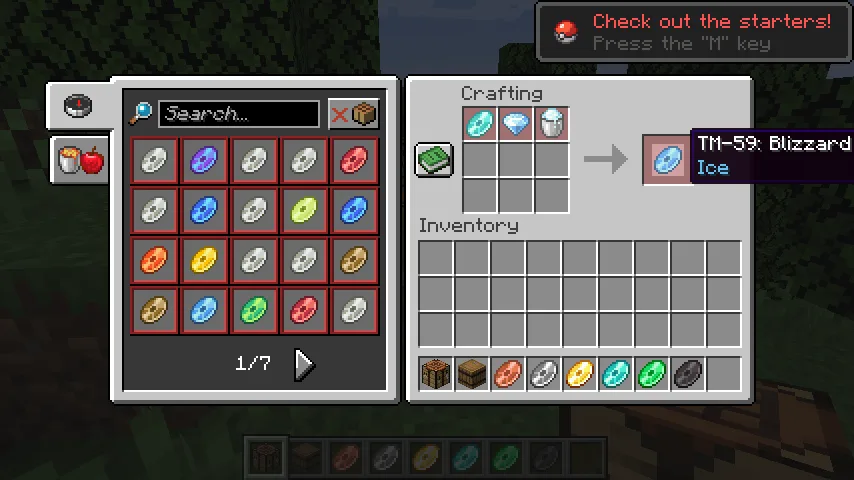Select the crafting table in the hotbar
This screenshot has height=480, width=854.
pos(436,375)
